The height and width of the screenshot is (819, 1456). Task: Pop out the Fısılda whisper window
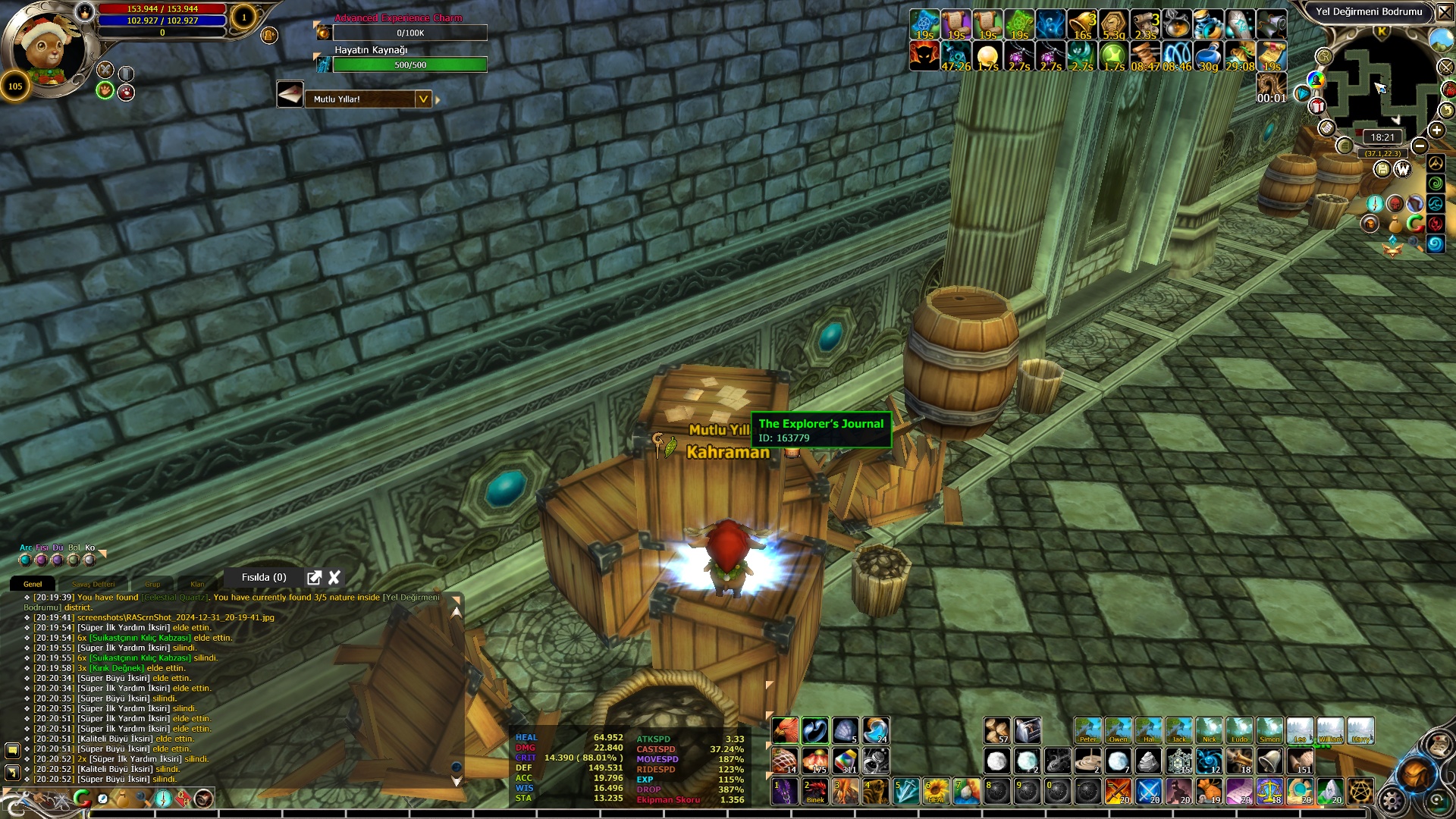pyautogui.click(x=314, y=578)
